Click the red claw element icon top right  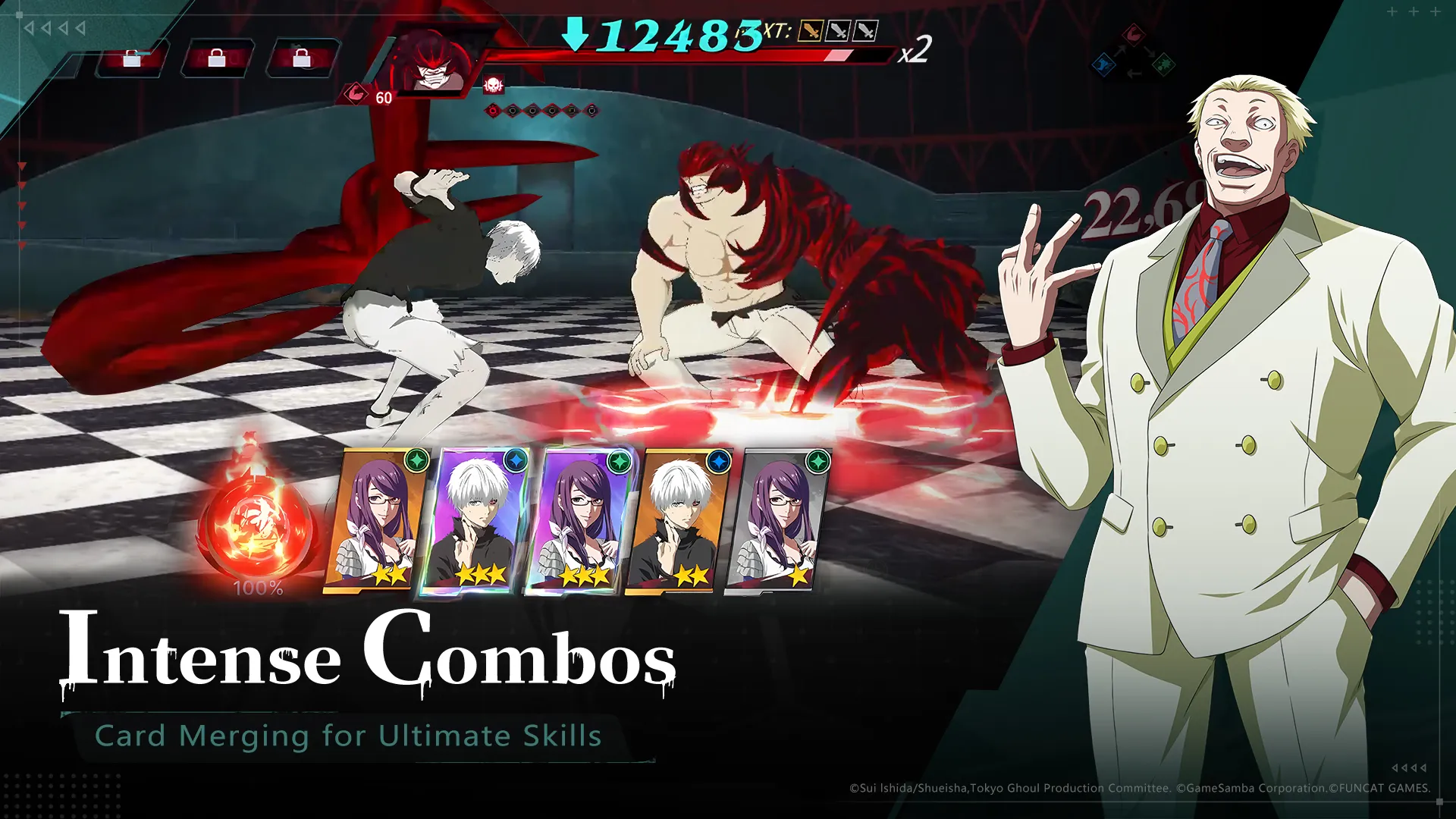1134,34
